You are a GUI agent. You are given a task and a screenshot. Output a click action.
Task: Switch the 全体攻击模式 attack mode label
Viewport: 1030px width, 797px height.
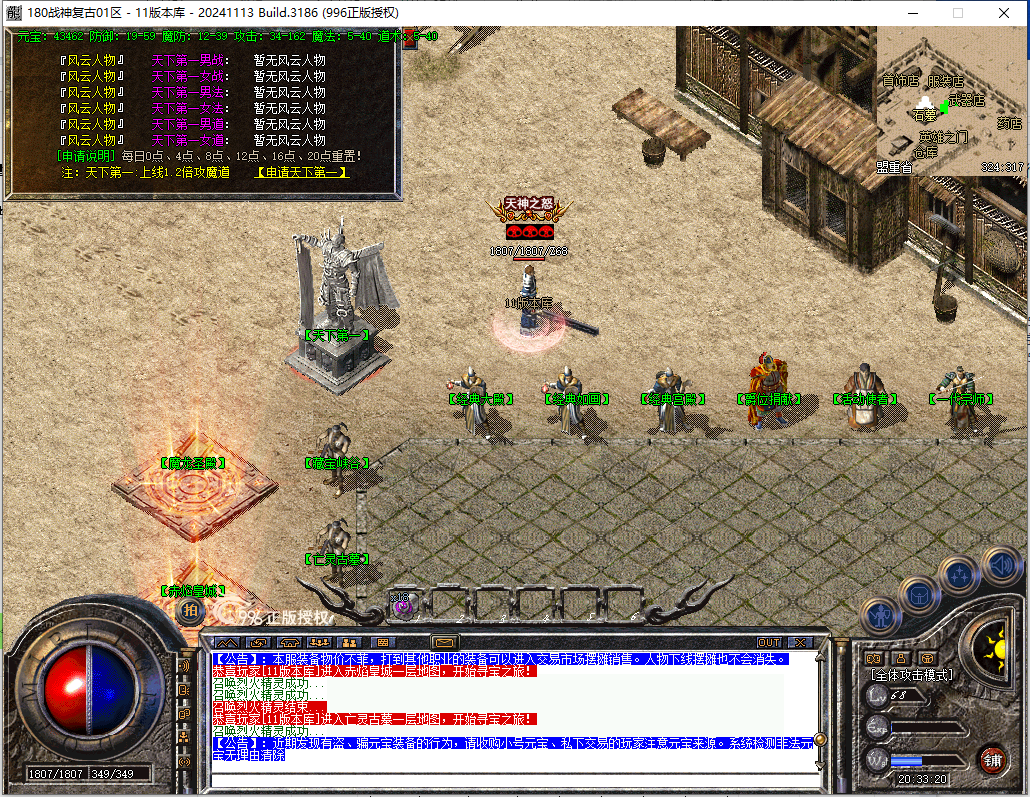(910, 675)
